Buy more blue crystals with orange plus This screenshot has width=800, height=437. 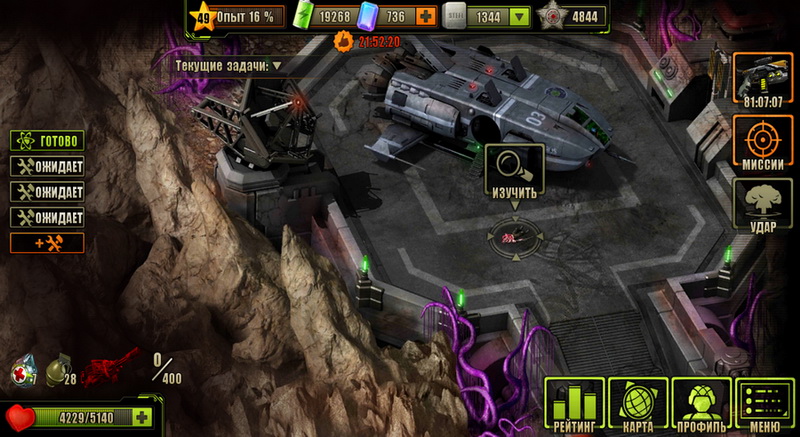click(x=427, y=16)
